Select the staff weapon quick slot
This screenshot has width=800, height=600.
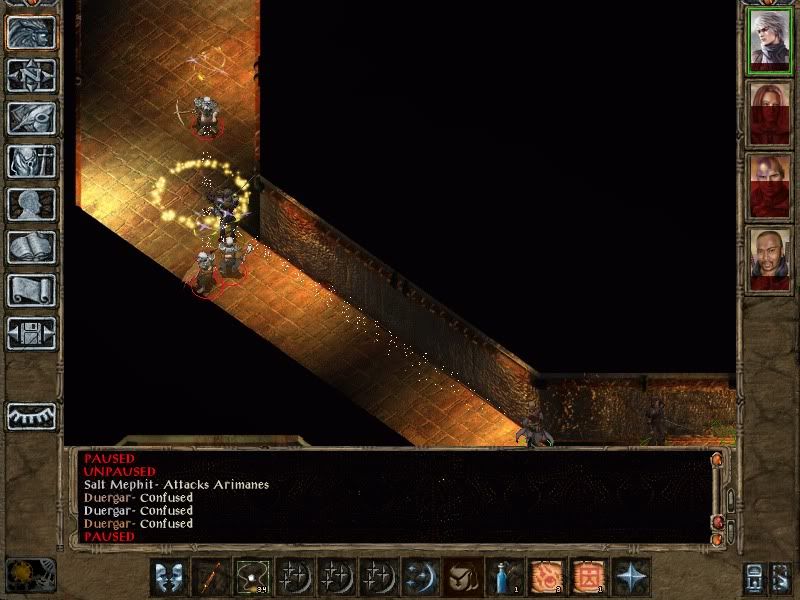[210, 577]
